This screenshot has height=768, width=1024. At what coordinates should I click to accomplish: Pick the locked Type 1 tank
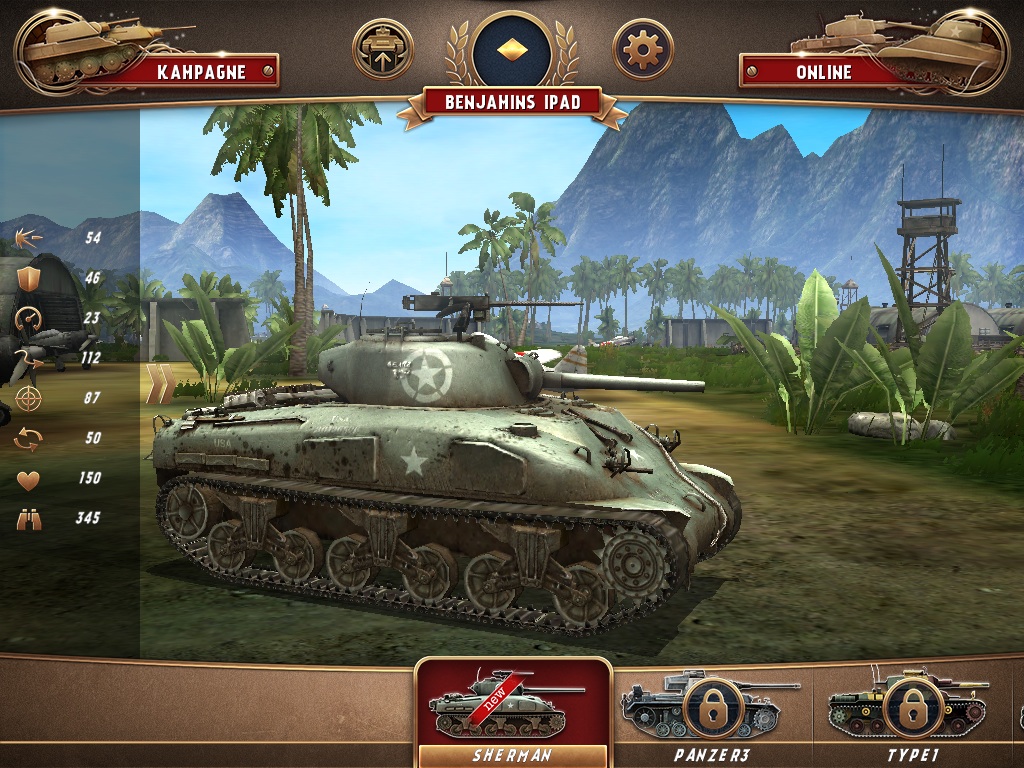(911, 712)
